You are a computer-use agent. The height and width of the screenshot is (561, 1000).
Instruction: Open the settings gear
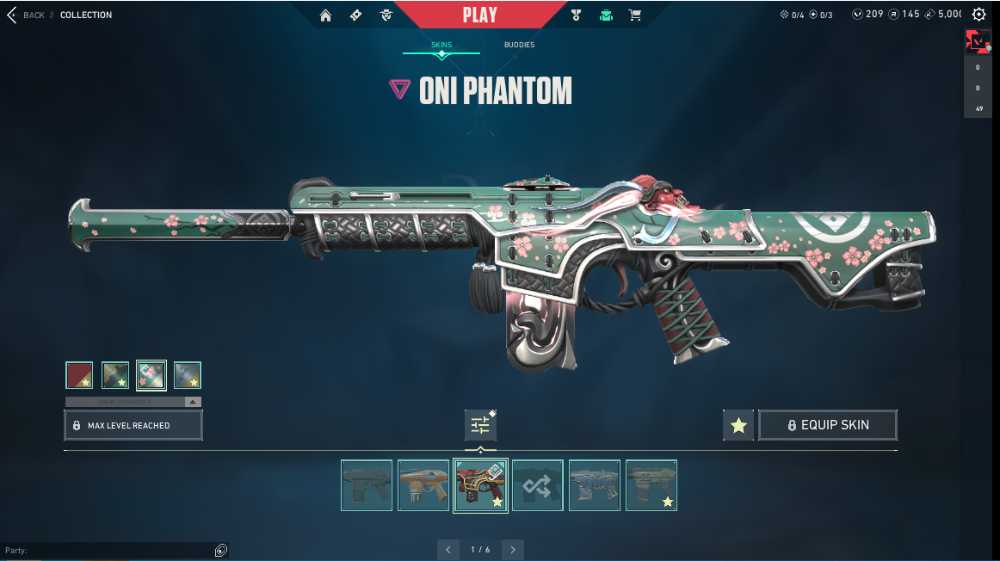pos(979,15)
